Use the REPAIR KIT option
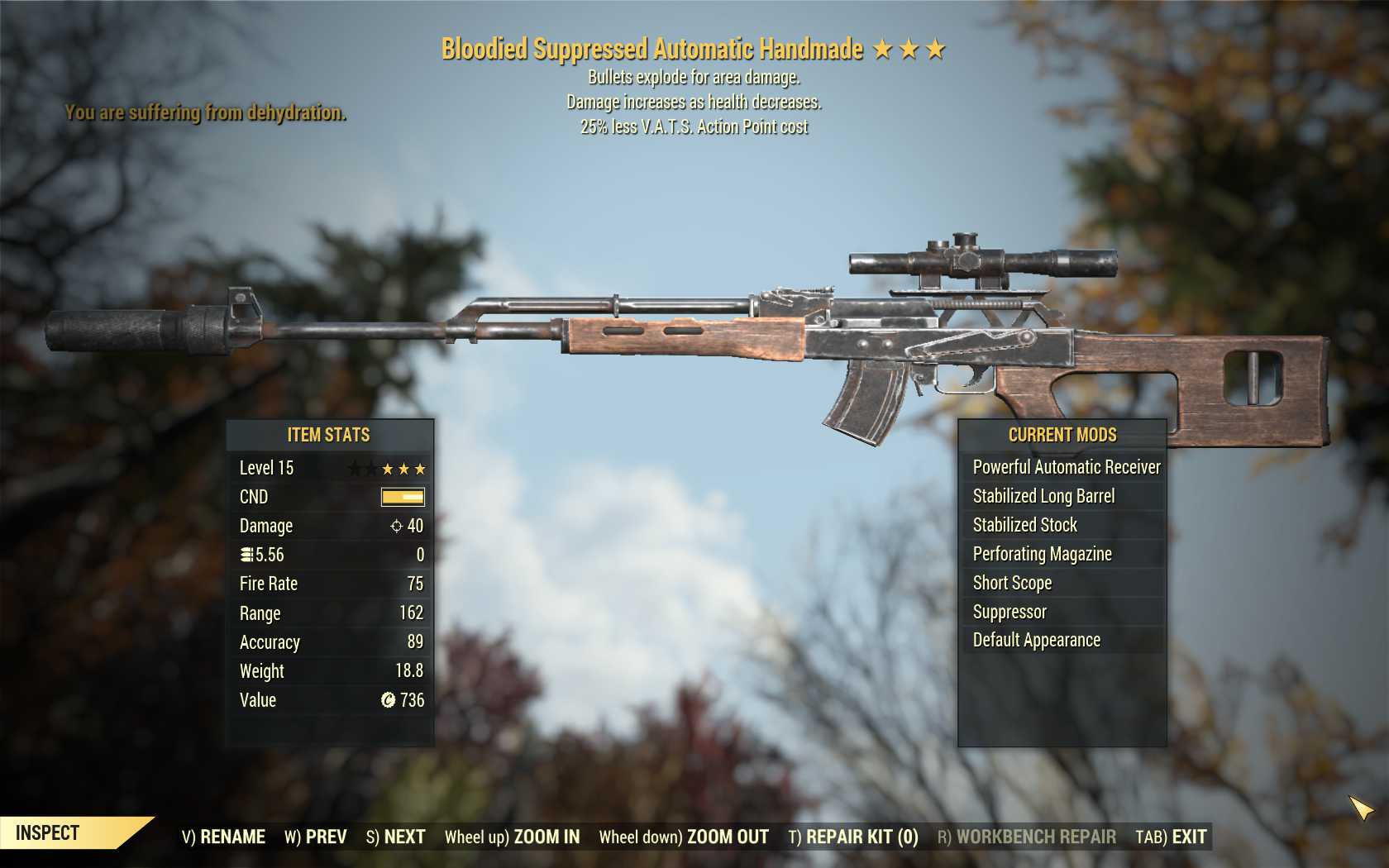The image size is (1389, 868). coord(853,837)
